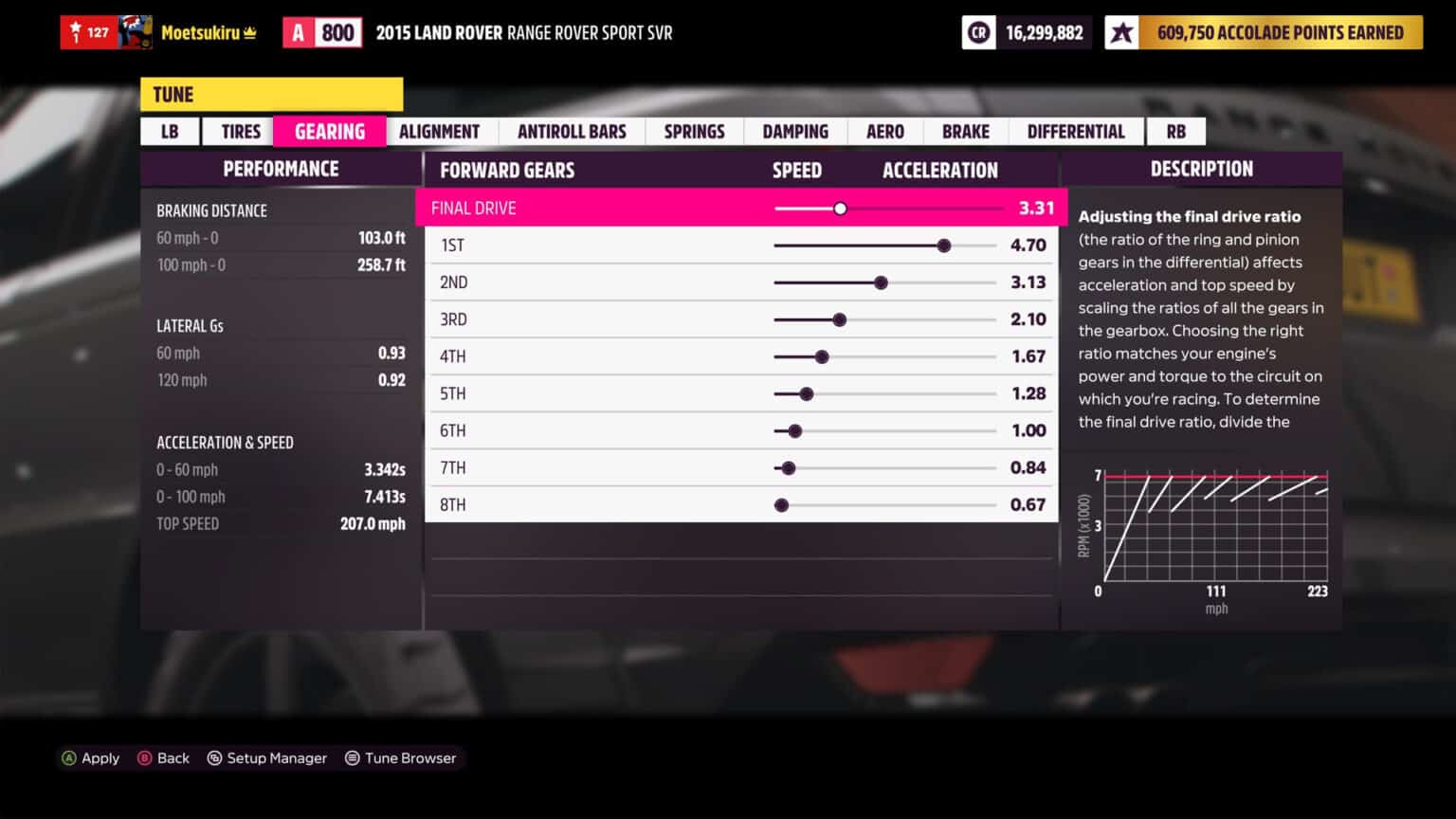Click the Apply button

point(92,757)
